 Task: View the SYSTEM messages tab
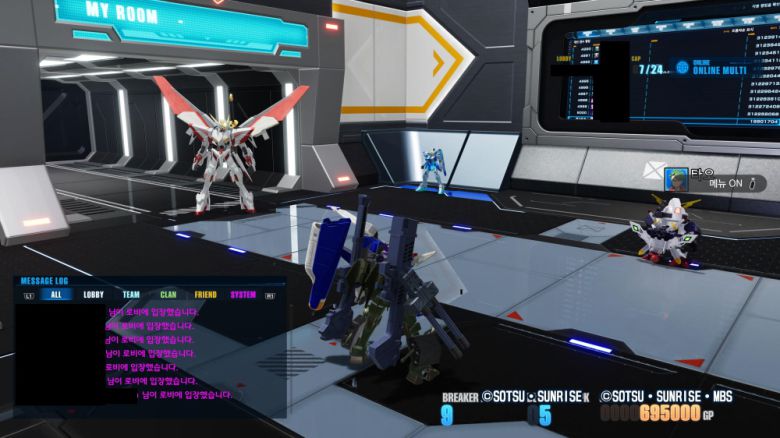243,295
